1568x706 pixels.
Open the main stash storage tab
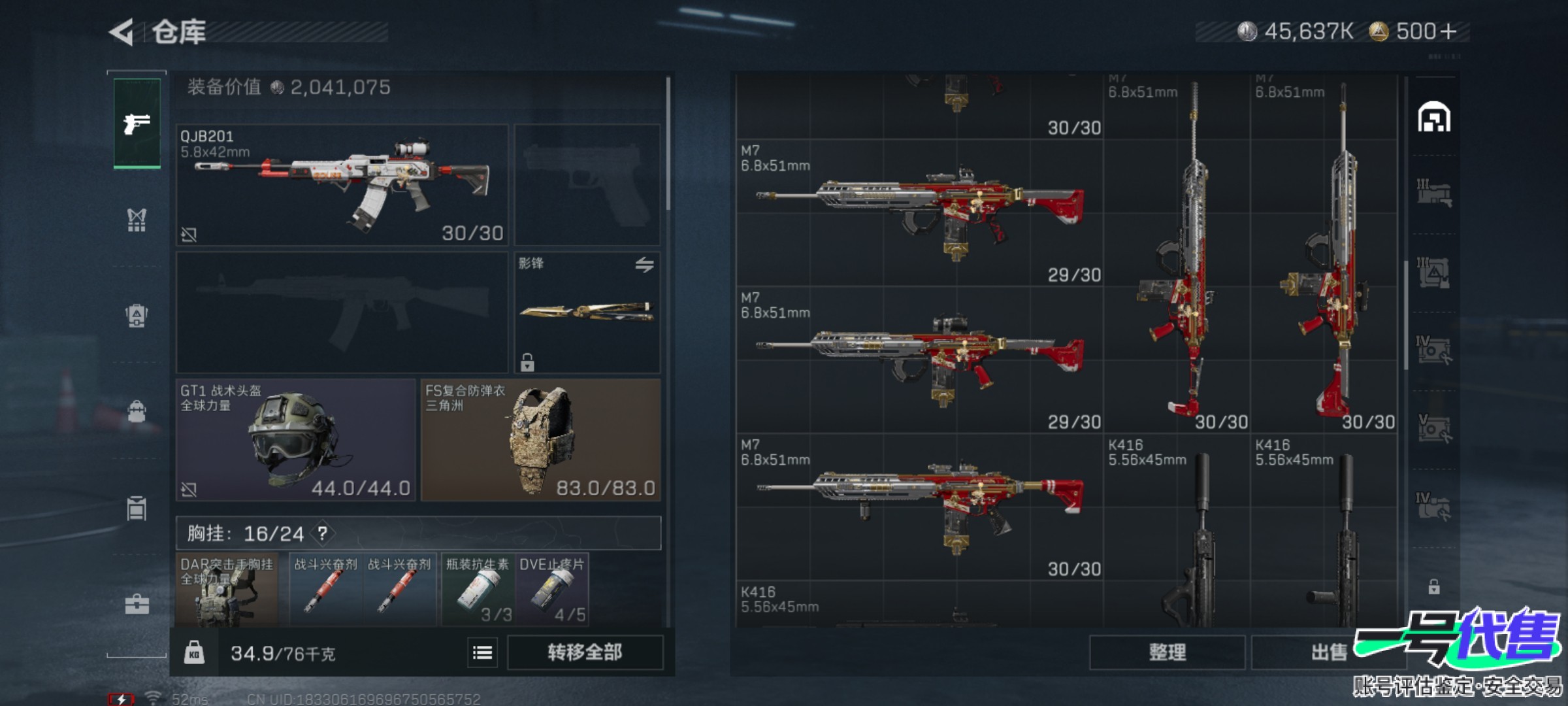[x=1434, y=118]
